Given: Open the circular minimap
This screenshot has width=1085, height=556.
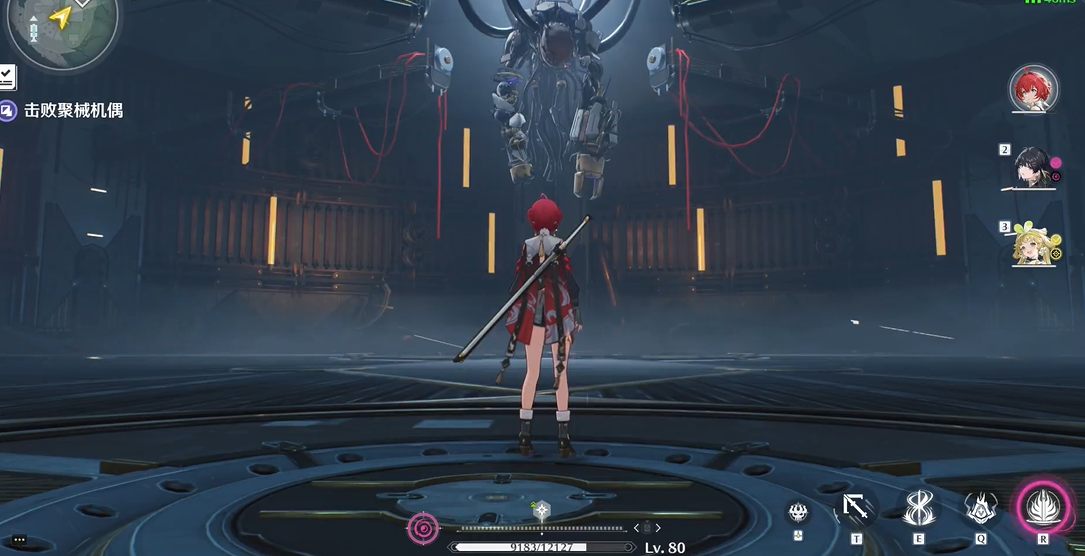Looking at the screenshot, I should [60, 27].
